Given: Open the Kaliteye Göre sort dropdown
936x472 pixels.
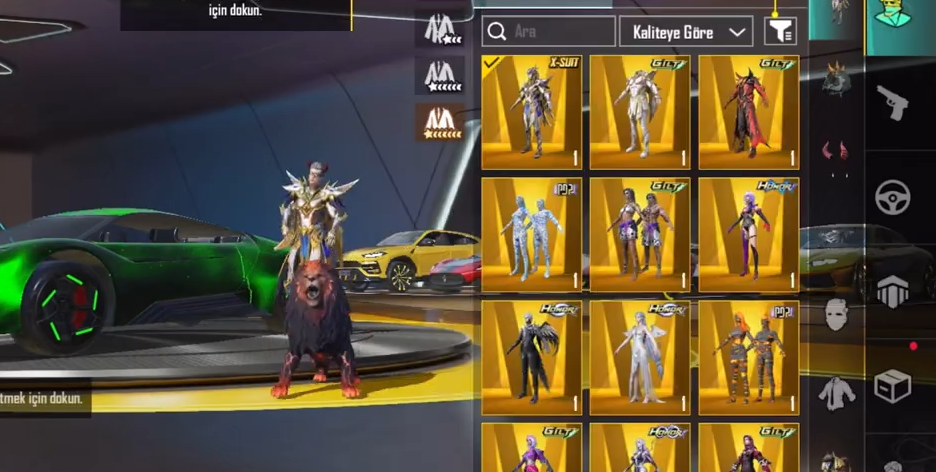Looking at the screenshot, I should (x=686, y=32).
